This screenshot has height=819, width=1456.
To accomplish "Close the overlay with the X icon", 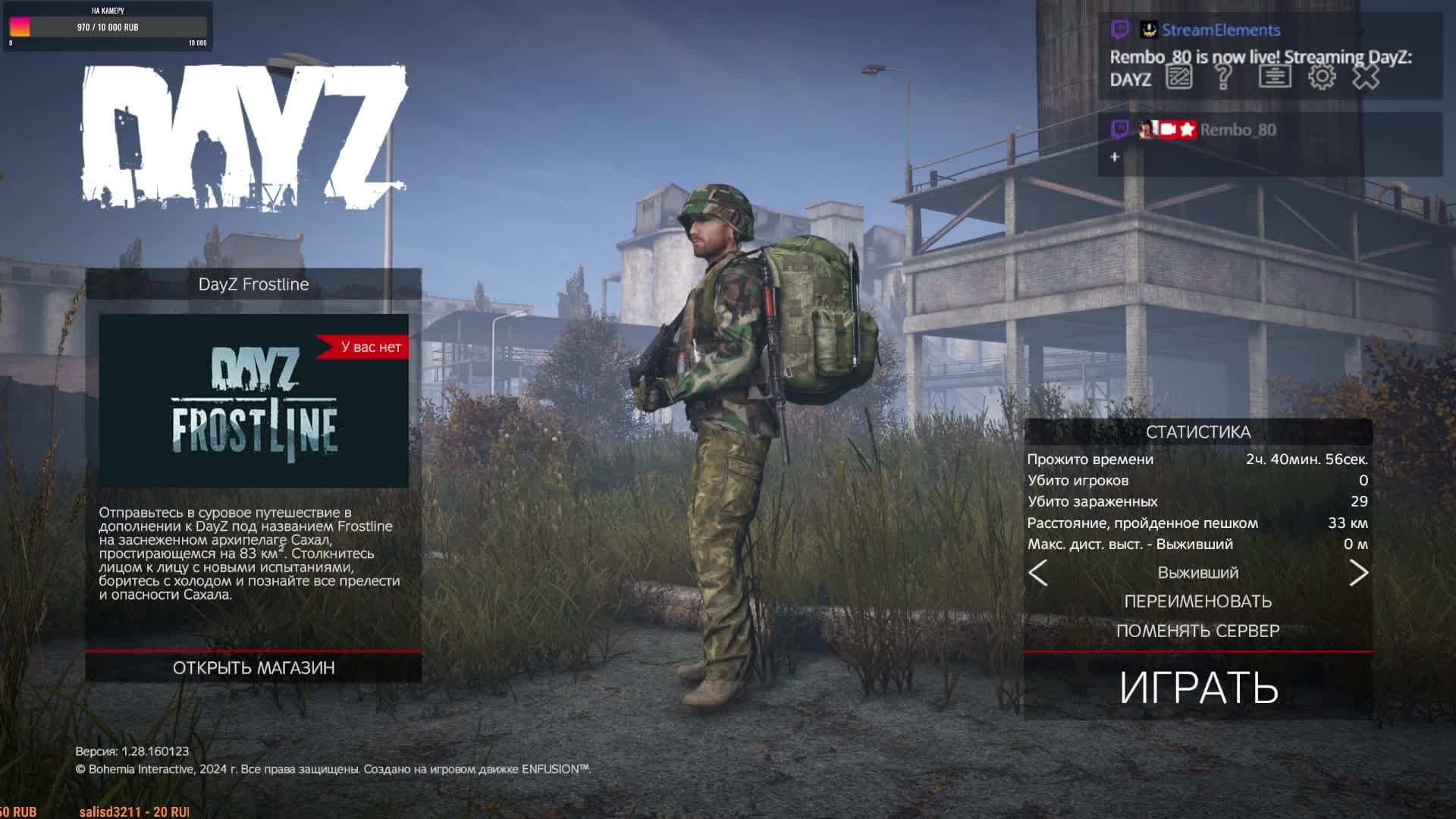I will pyautogui.click(x=1366, y=77).
